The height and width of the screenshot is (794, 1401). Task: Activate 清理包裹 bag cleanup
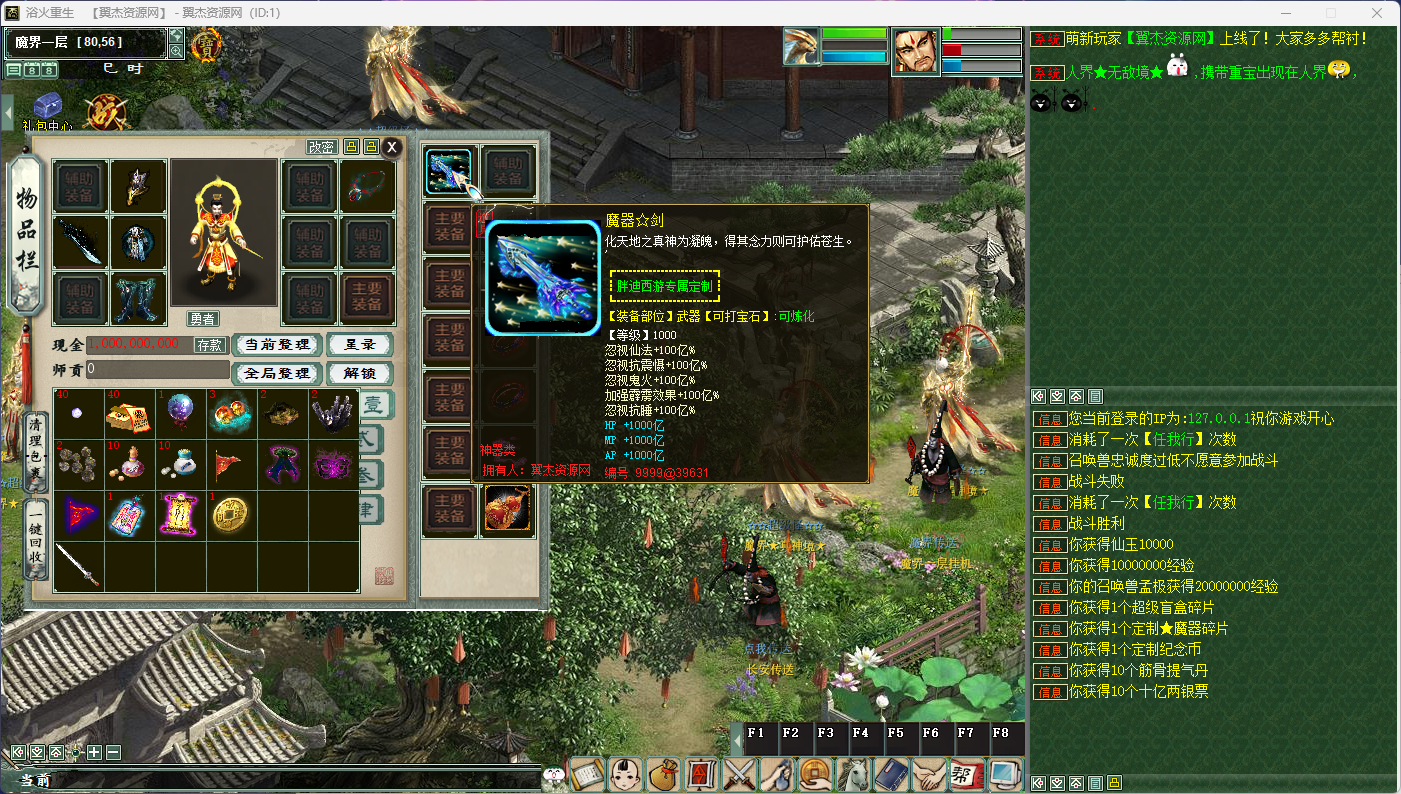(x=37, y=449)
